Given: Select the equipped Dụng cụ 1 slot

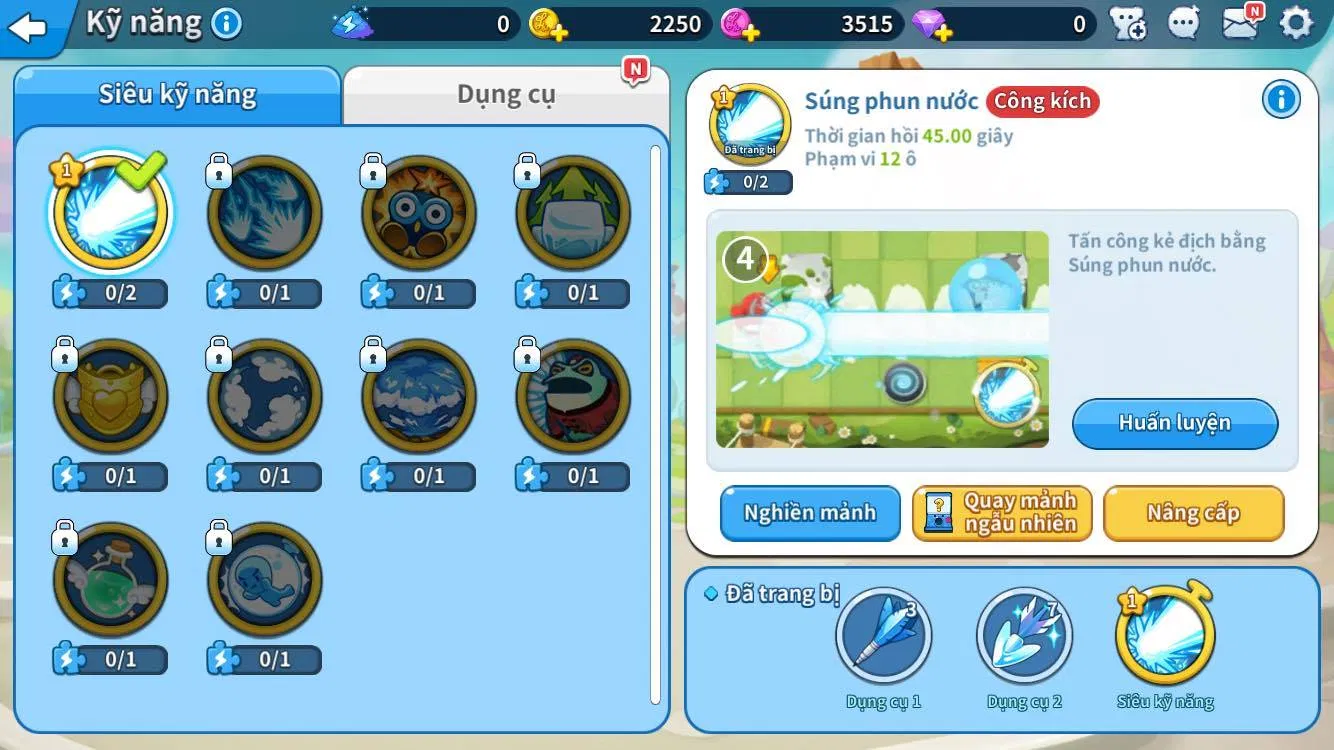Looking at the screenshot, I should (x=884, y=636).
